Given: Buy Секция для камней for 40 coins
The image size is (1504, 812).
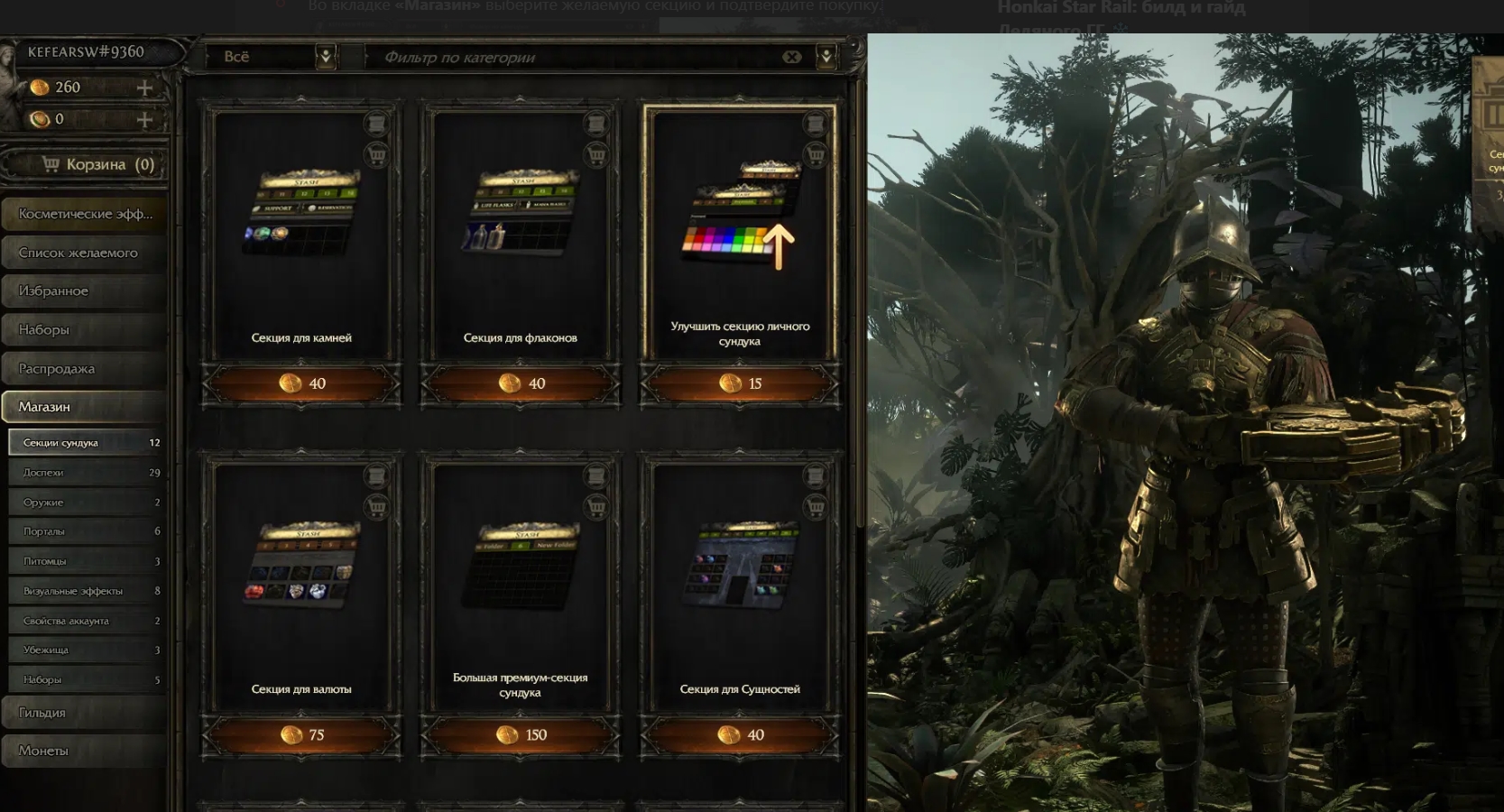Looking at the screenshot, I should (x=302, y=383).
